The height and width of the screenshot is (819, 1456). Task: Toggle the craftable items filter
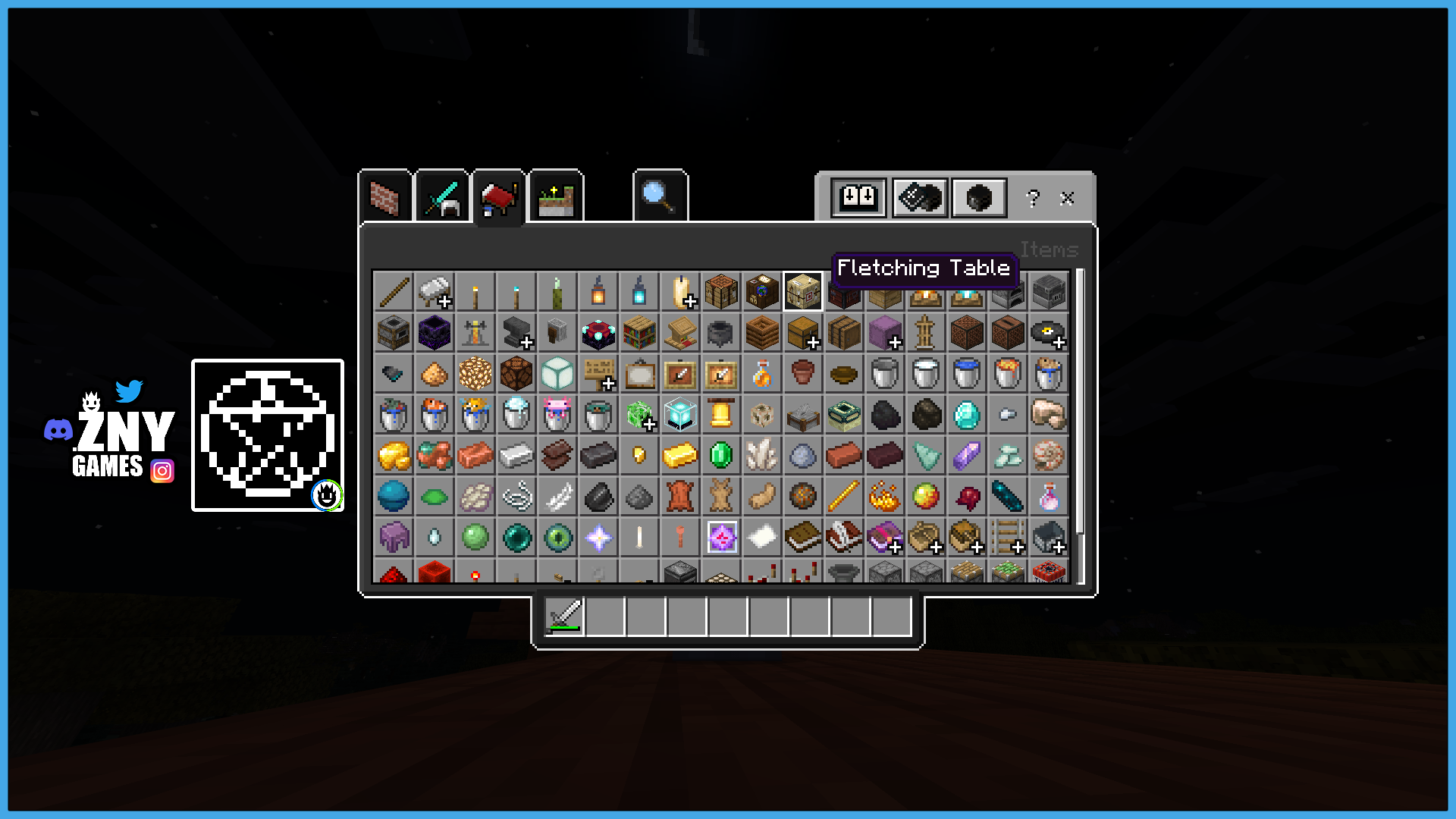tap(919, 198)
